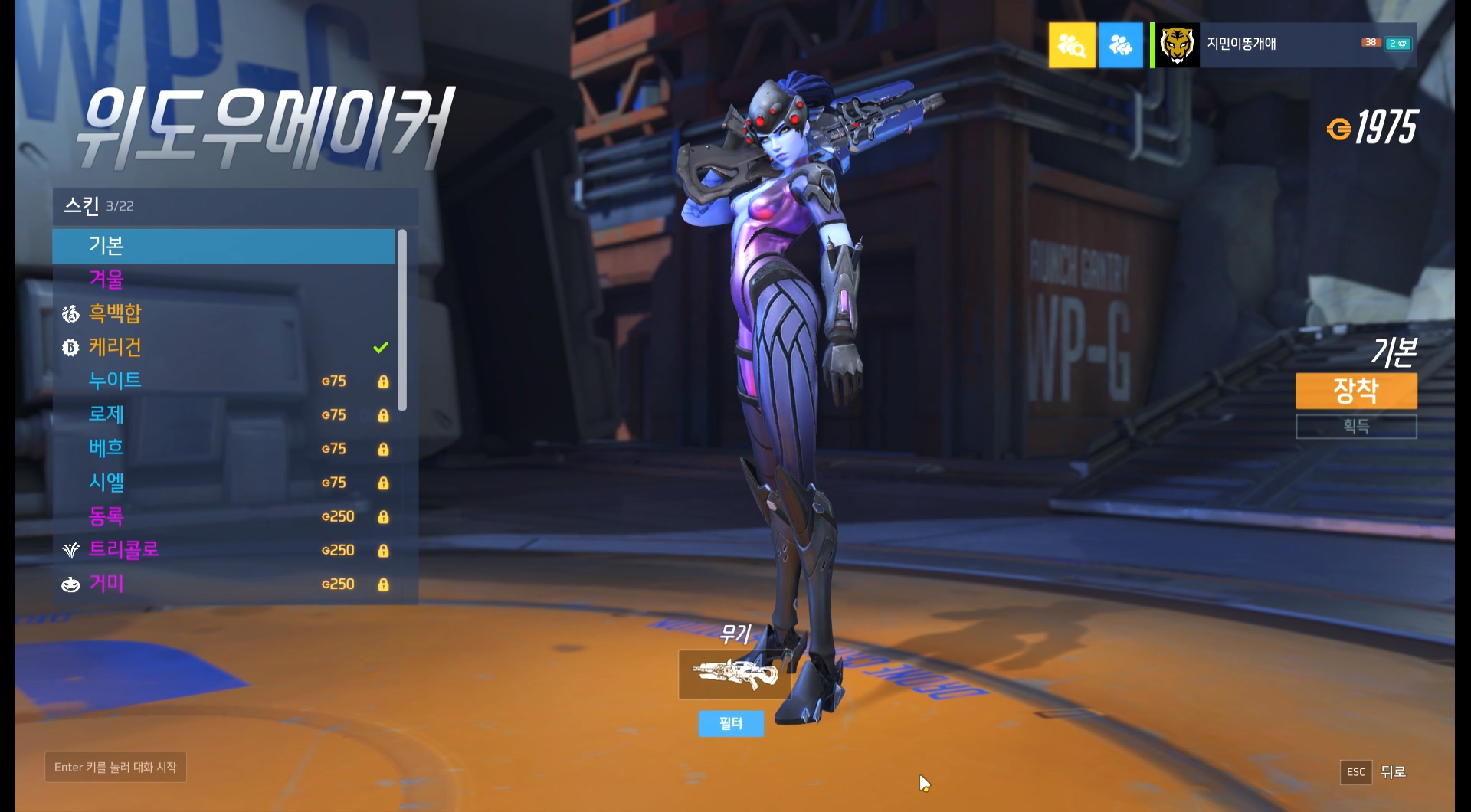Select the 기본 skin entry
Viewport: 1471px width, 812px height.
coord(223,246)
